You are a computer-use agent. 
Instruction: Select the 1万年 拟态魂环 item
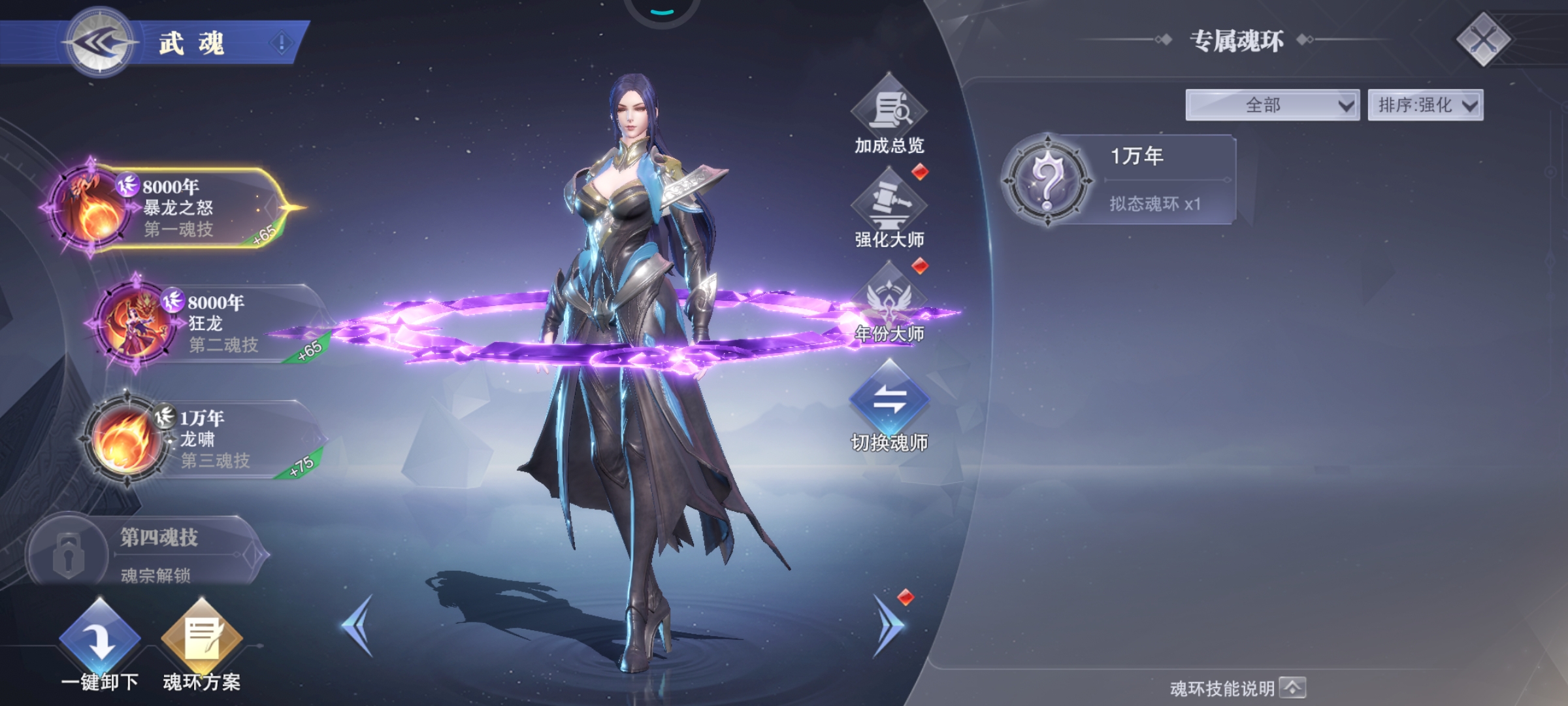[1119, 180]
